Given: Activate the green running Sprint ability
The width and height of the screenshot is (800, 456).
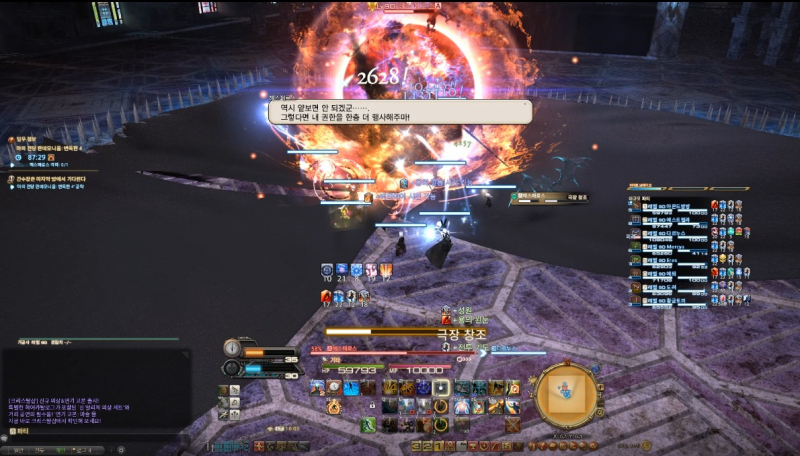Looking at the screenshot, I should (x=368, y=425).
